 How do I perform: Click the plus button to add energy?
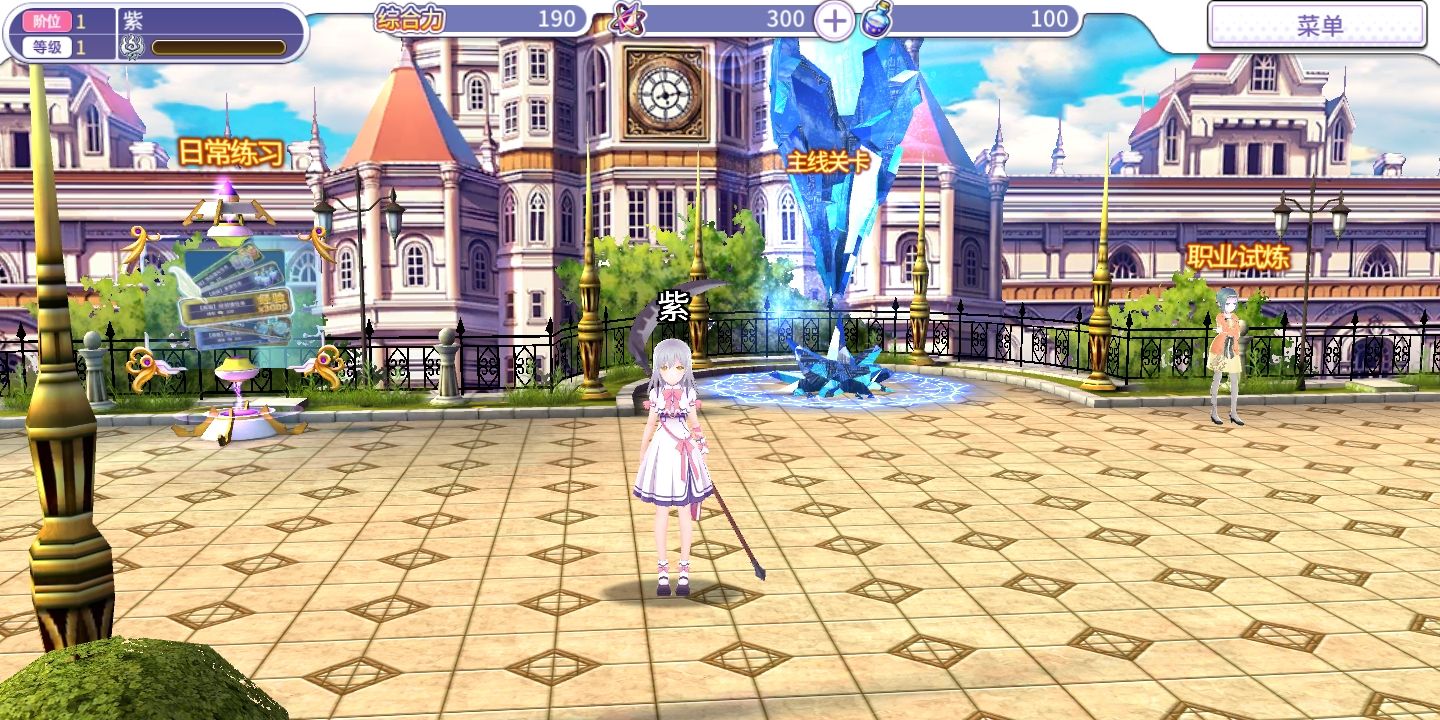click(x=834, y=19)
